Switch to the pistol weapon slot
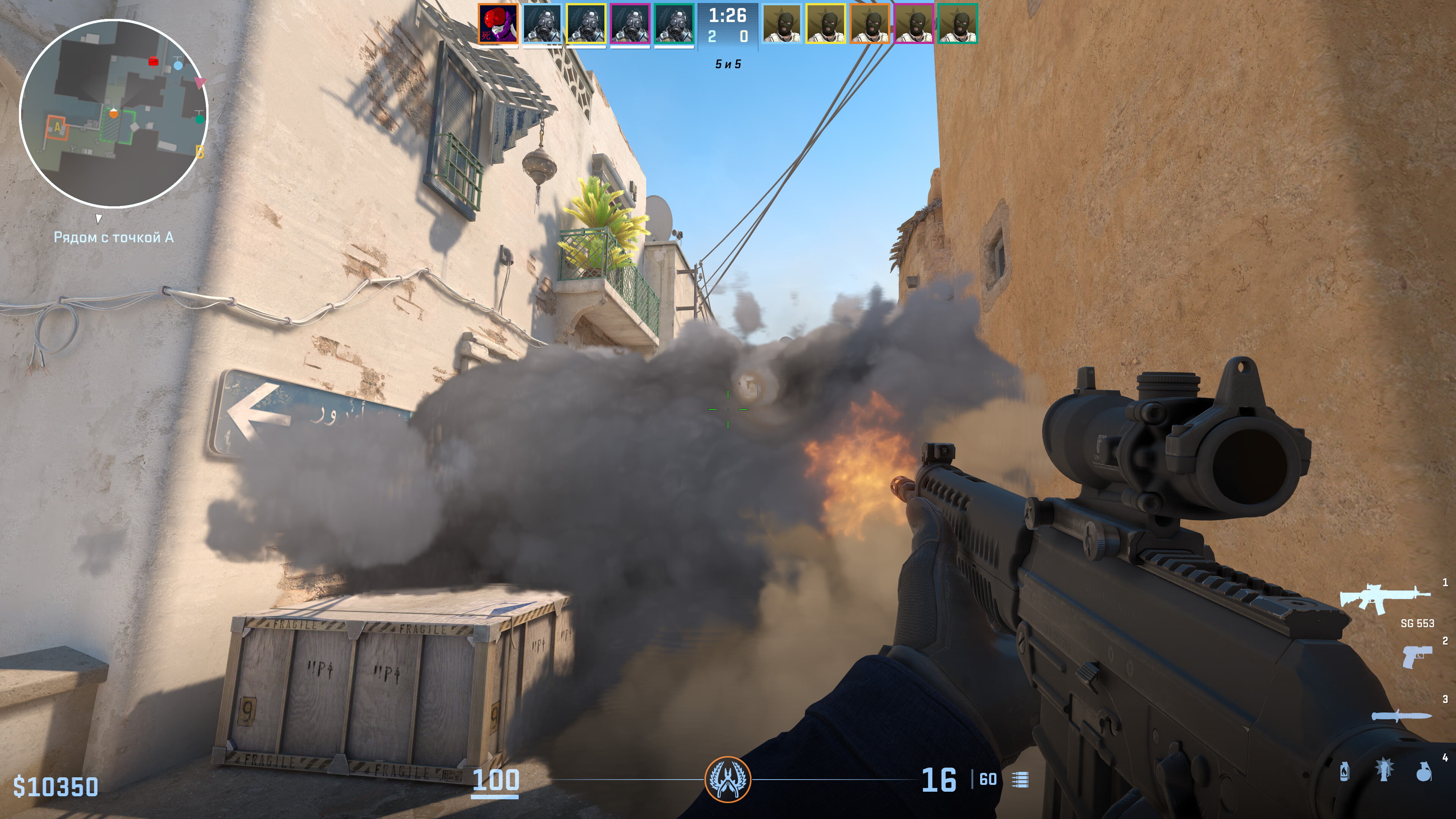 tap(1417, 657)
